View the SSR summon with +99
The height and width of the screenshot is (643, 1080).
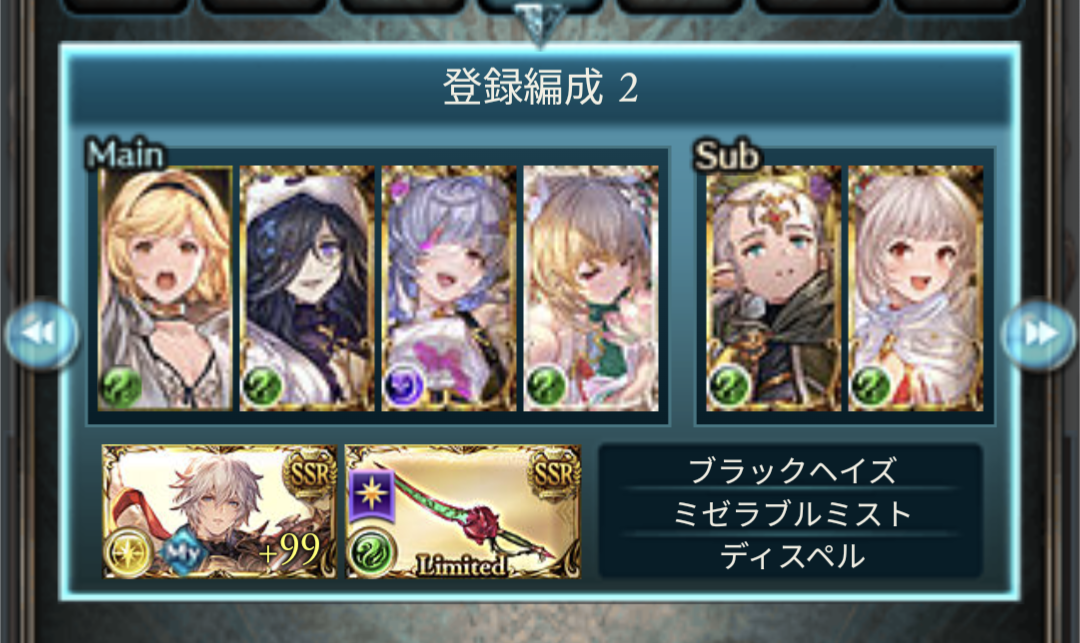tap(220, 511)
